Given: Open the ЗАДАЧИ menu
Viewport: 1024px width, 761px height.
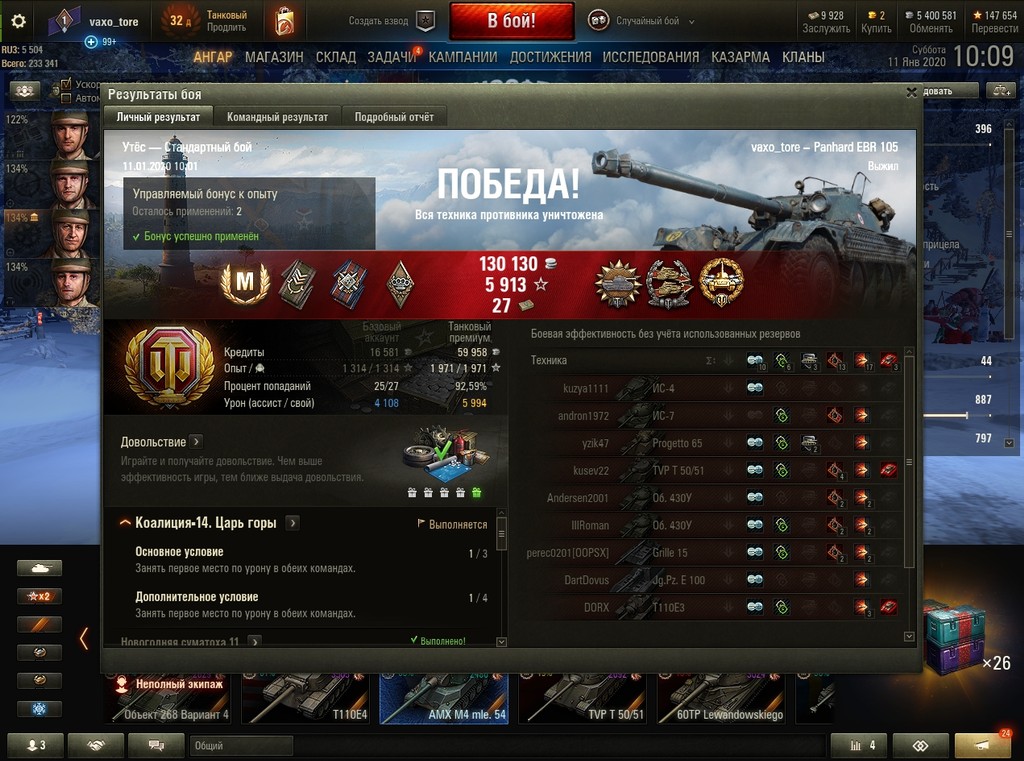Looking at the screenshot, I should tap(391, 57).
